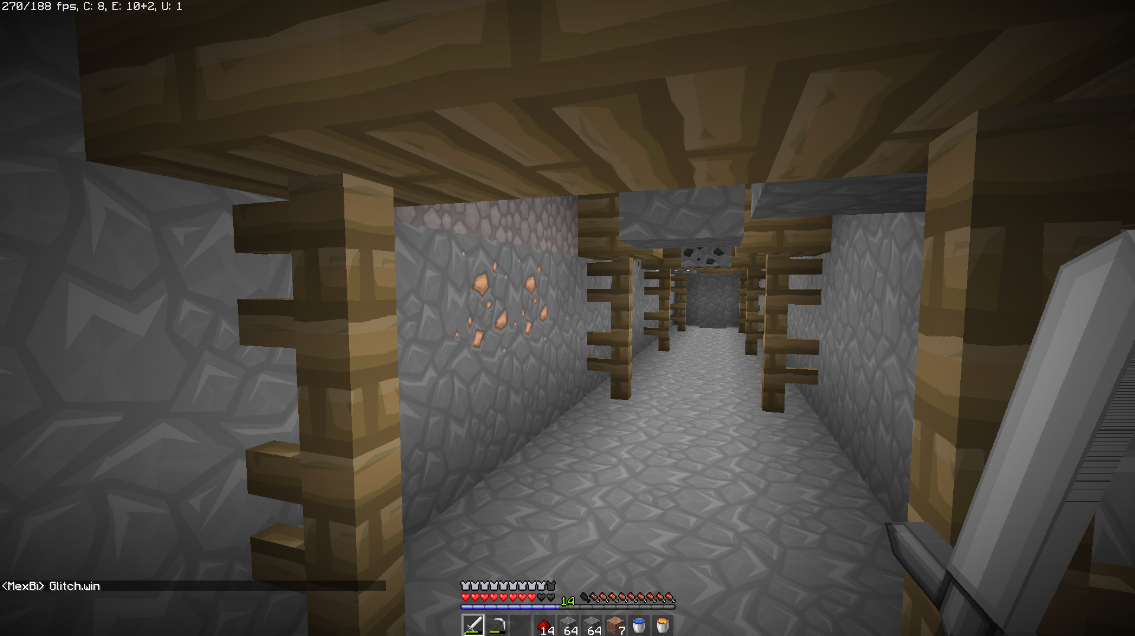Select the iron sword hotbar slot

[472, 625]
